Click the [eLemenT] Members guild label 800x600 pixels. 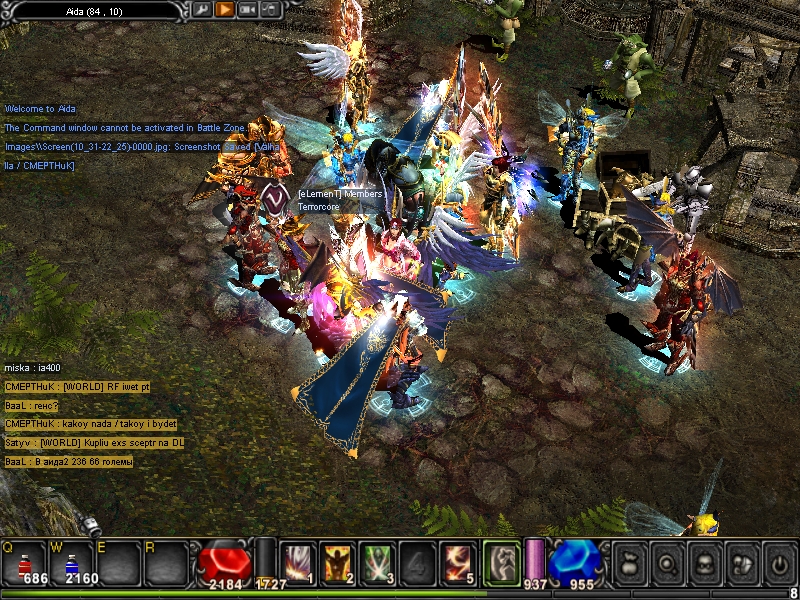[340, 193]
